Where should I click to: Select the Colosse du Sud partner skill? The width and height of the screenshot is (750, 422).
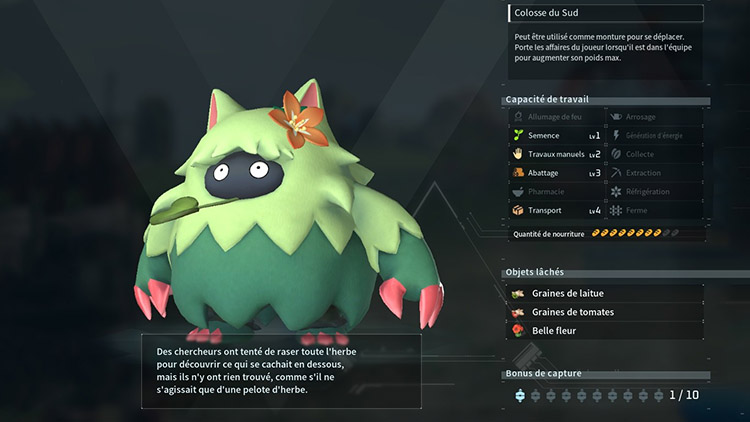[605, 14]
